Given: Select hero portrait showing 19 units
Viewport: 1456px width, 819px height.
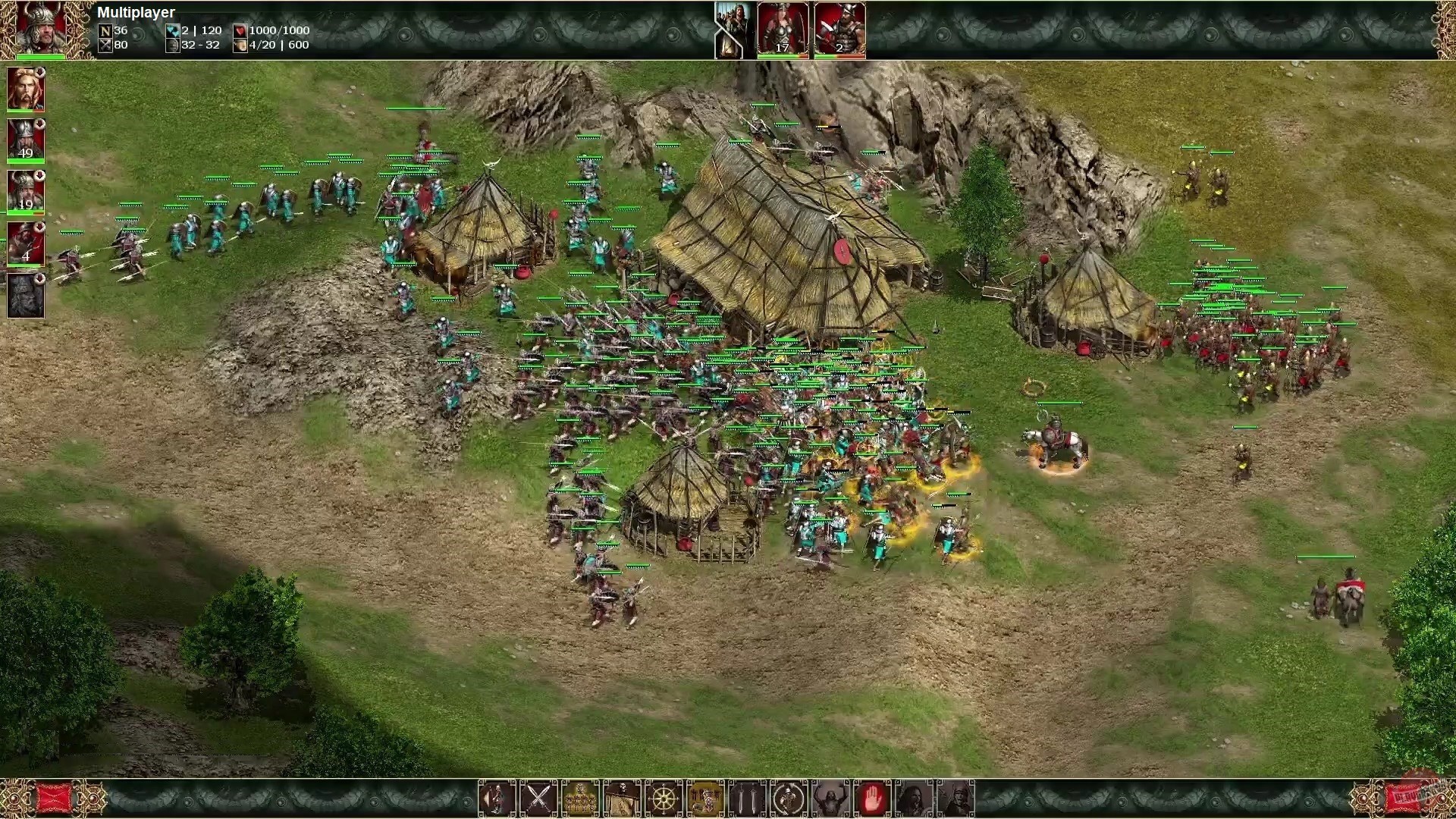Looking at the screenshot, I should [x=26, y=192].
